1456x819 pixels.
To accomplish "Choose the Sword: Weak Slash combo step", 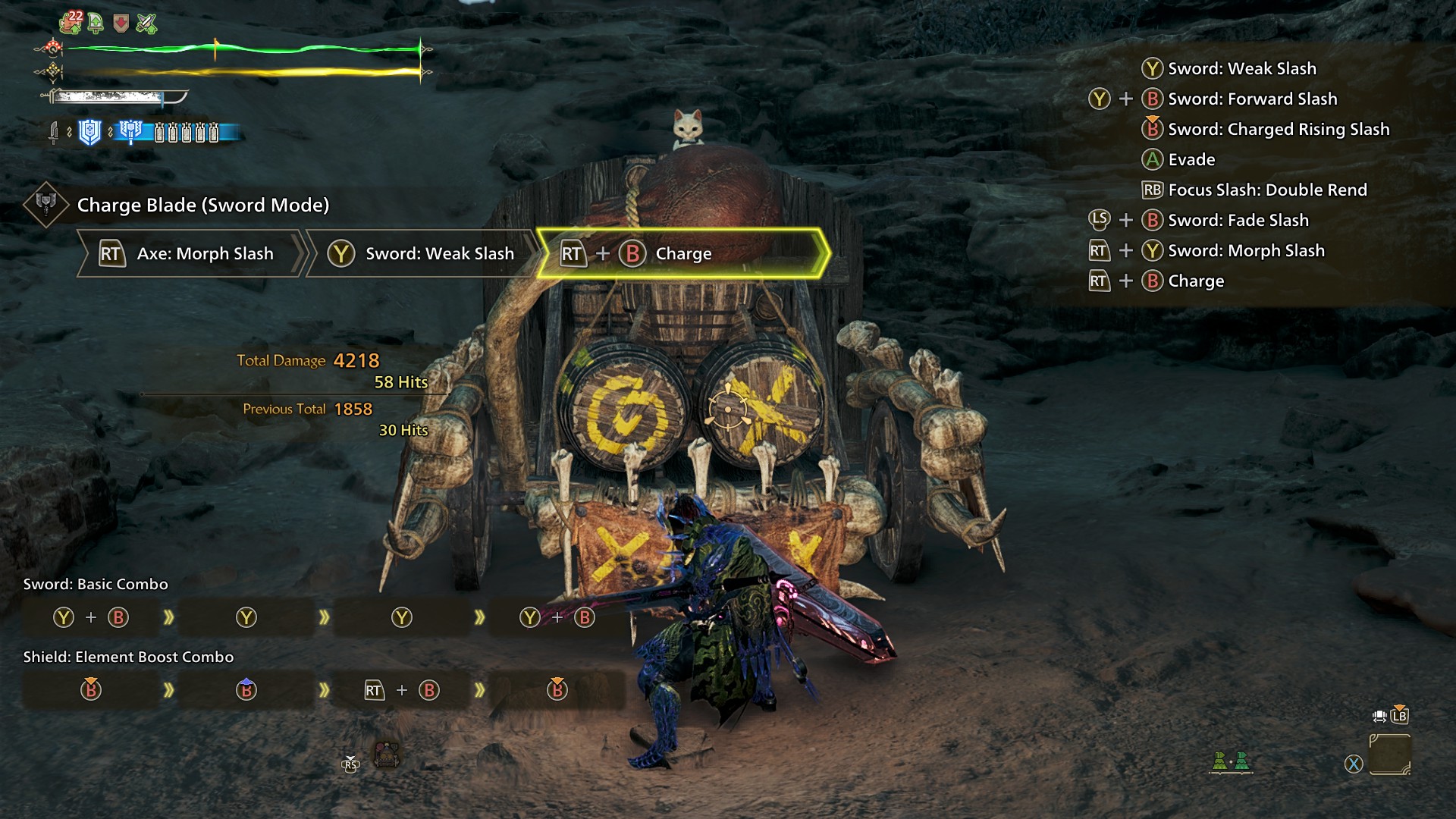I will point(422,254).
